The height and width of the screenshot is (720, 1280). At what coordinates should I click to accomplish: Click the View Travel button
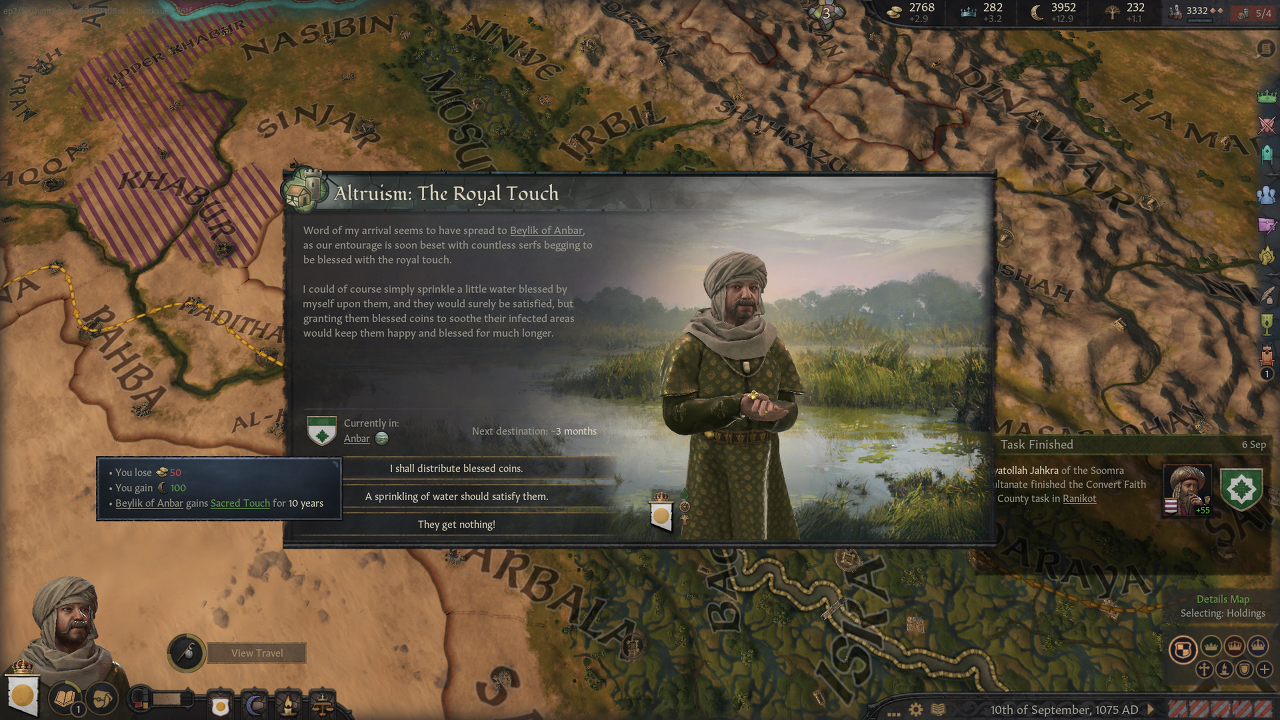[256, 653]
